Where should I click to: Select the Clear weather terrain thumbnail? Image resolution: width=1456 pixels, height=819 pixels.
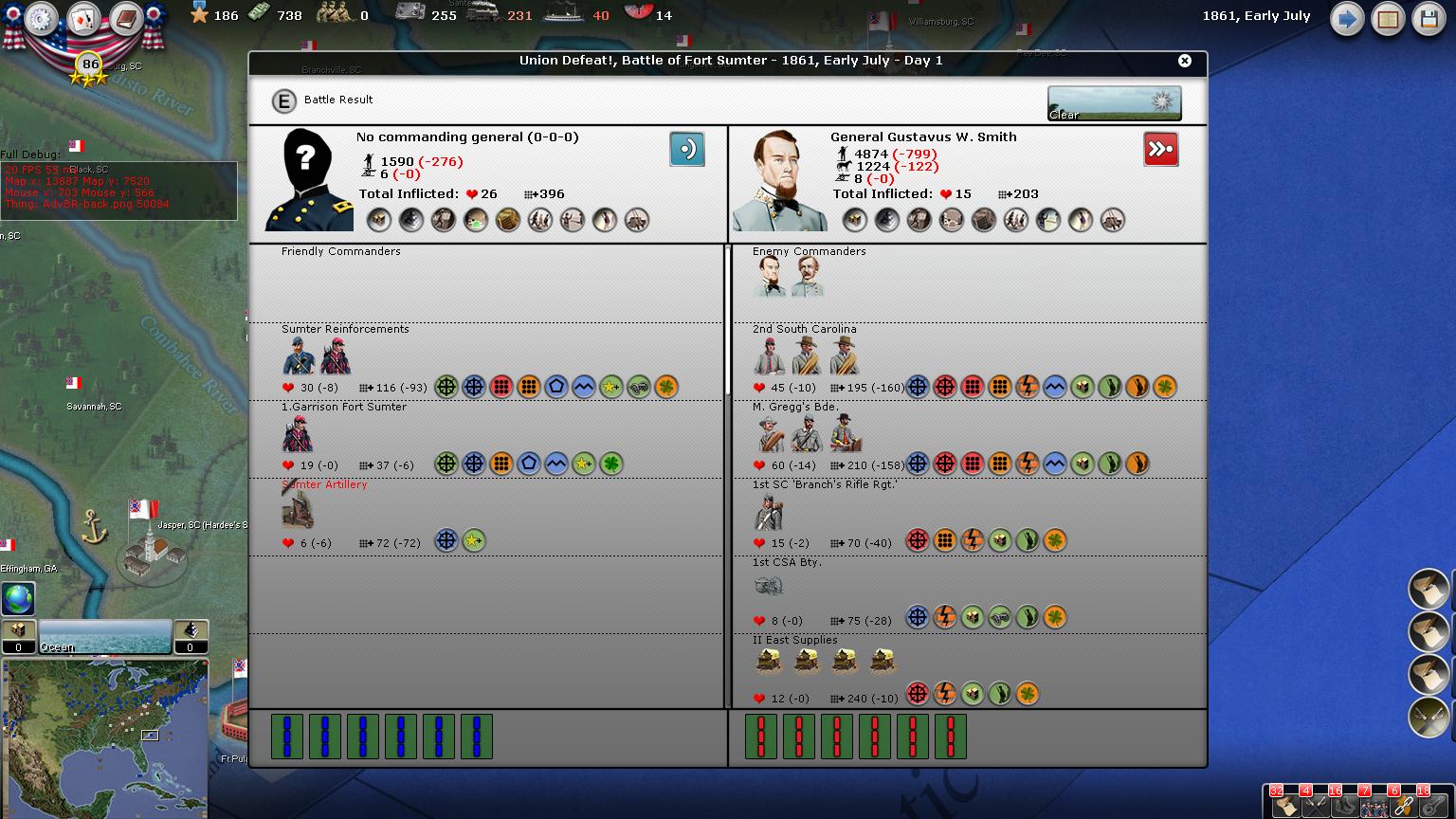point(1114,103)
